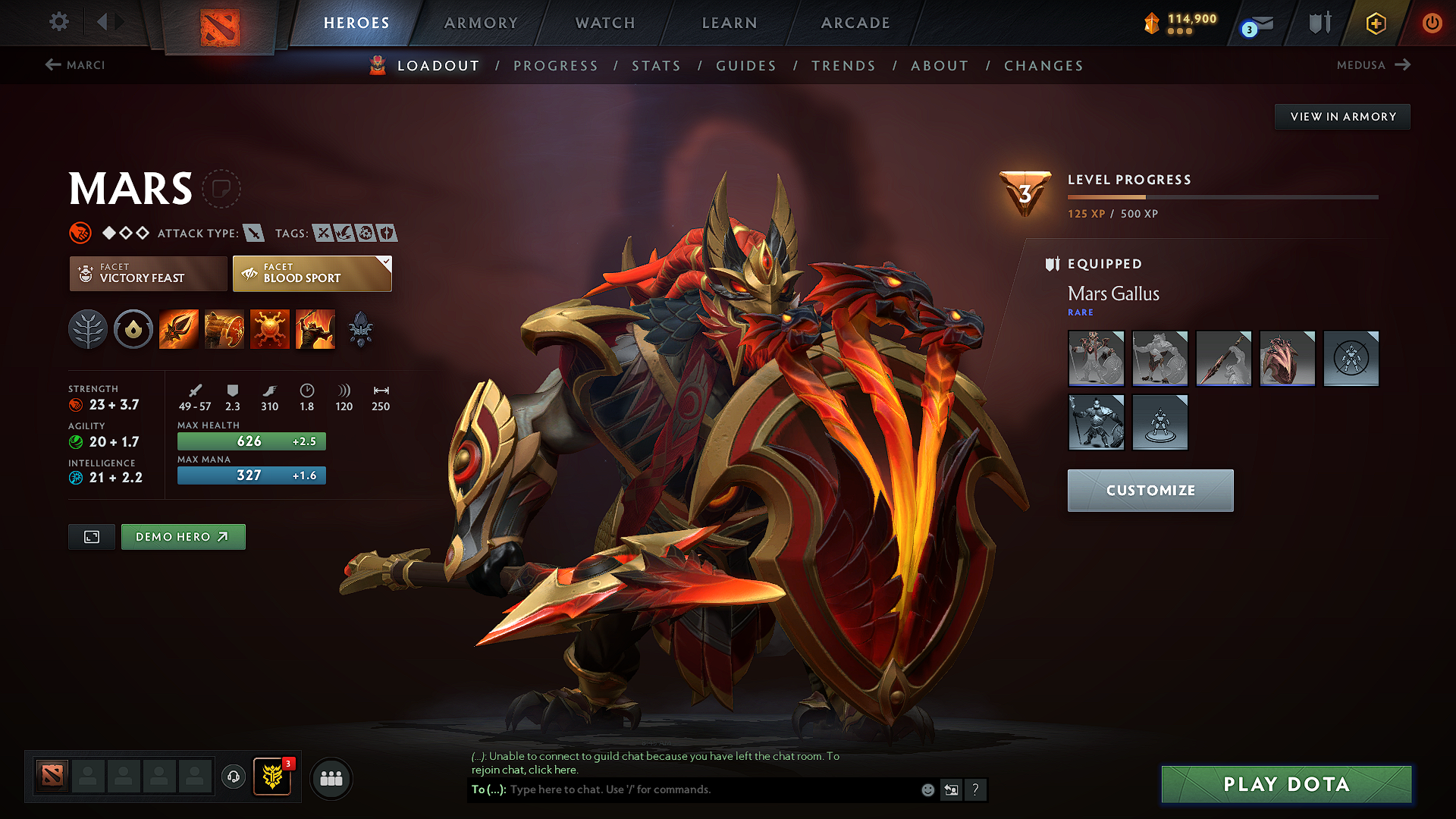This screenshot has height=819, width=1456.
Task: Click the melee attack type icon
Action: [x=255, y=234]
